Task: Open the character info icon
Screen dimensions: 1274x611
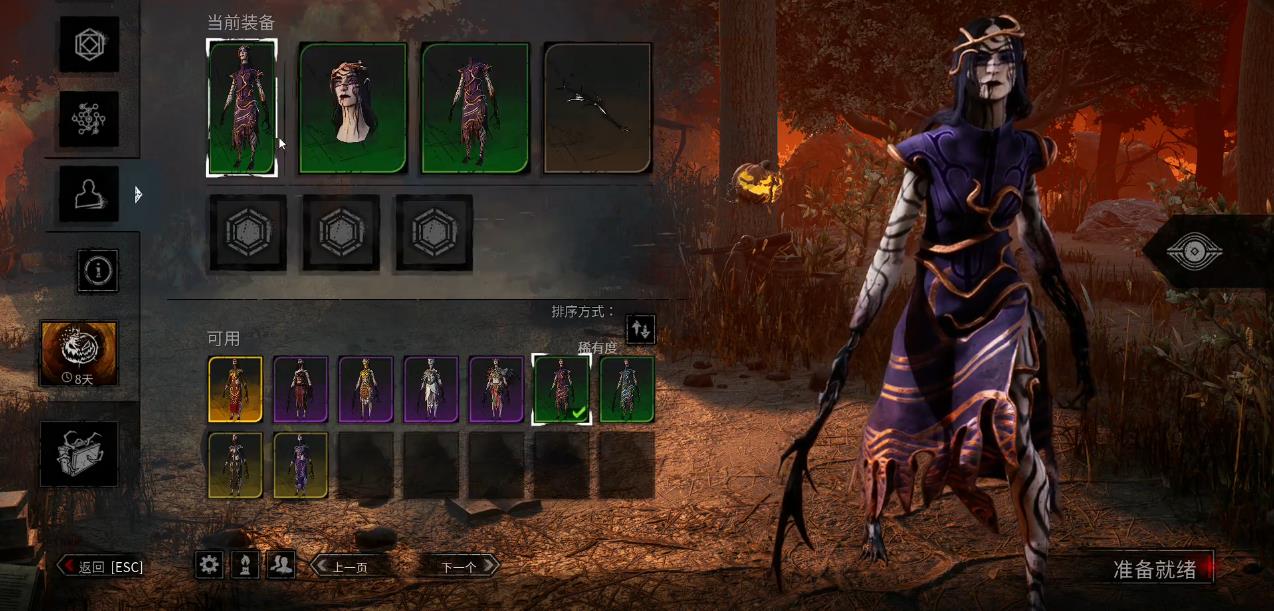Action: [99, 270]
